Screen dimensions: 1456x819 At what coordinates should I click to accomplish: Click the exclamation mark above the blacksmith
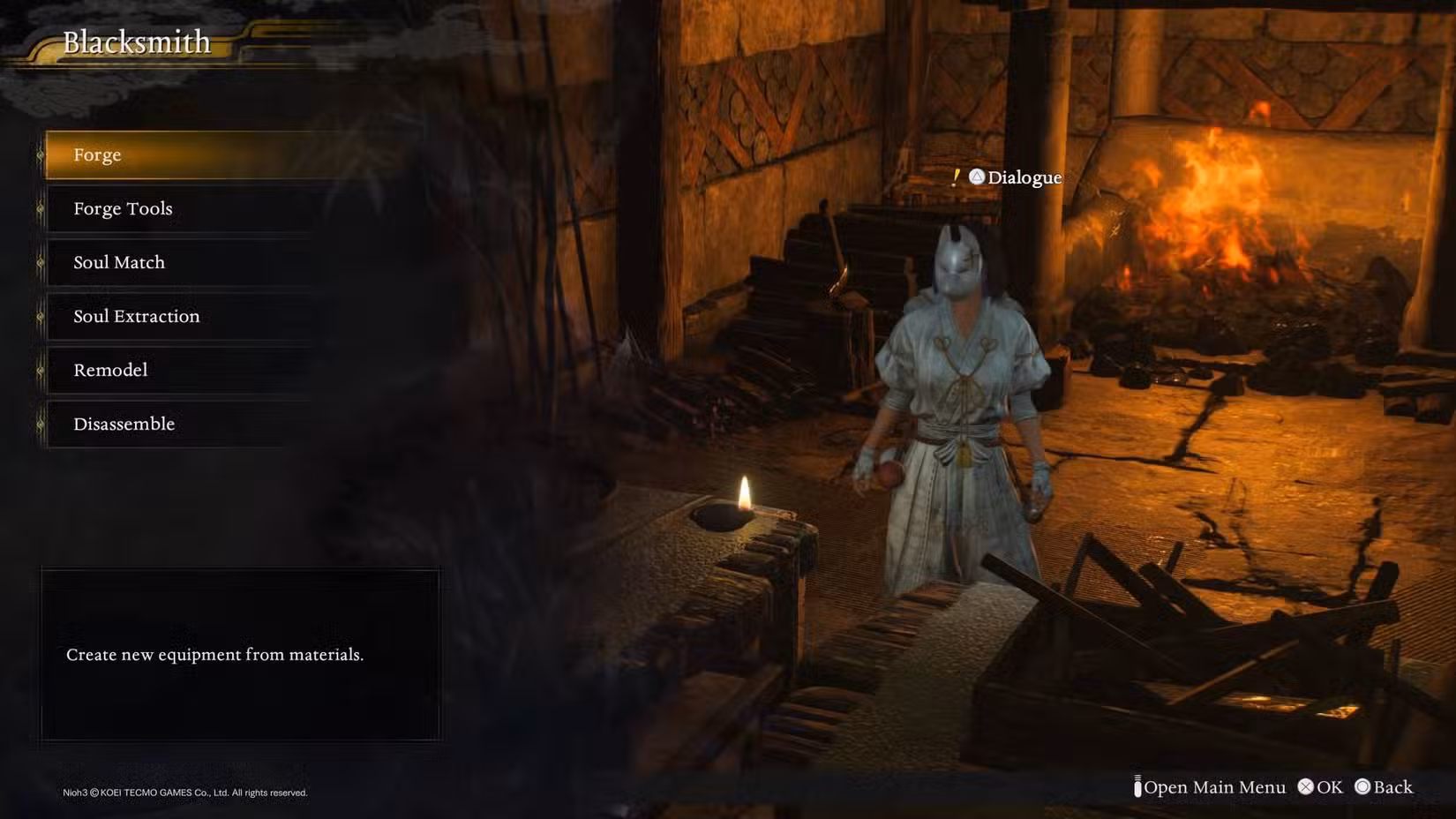pyautogui.click(x=955, y=177)
